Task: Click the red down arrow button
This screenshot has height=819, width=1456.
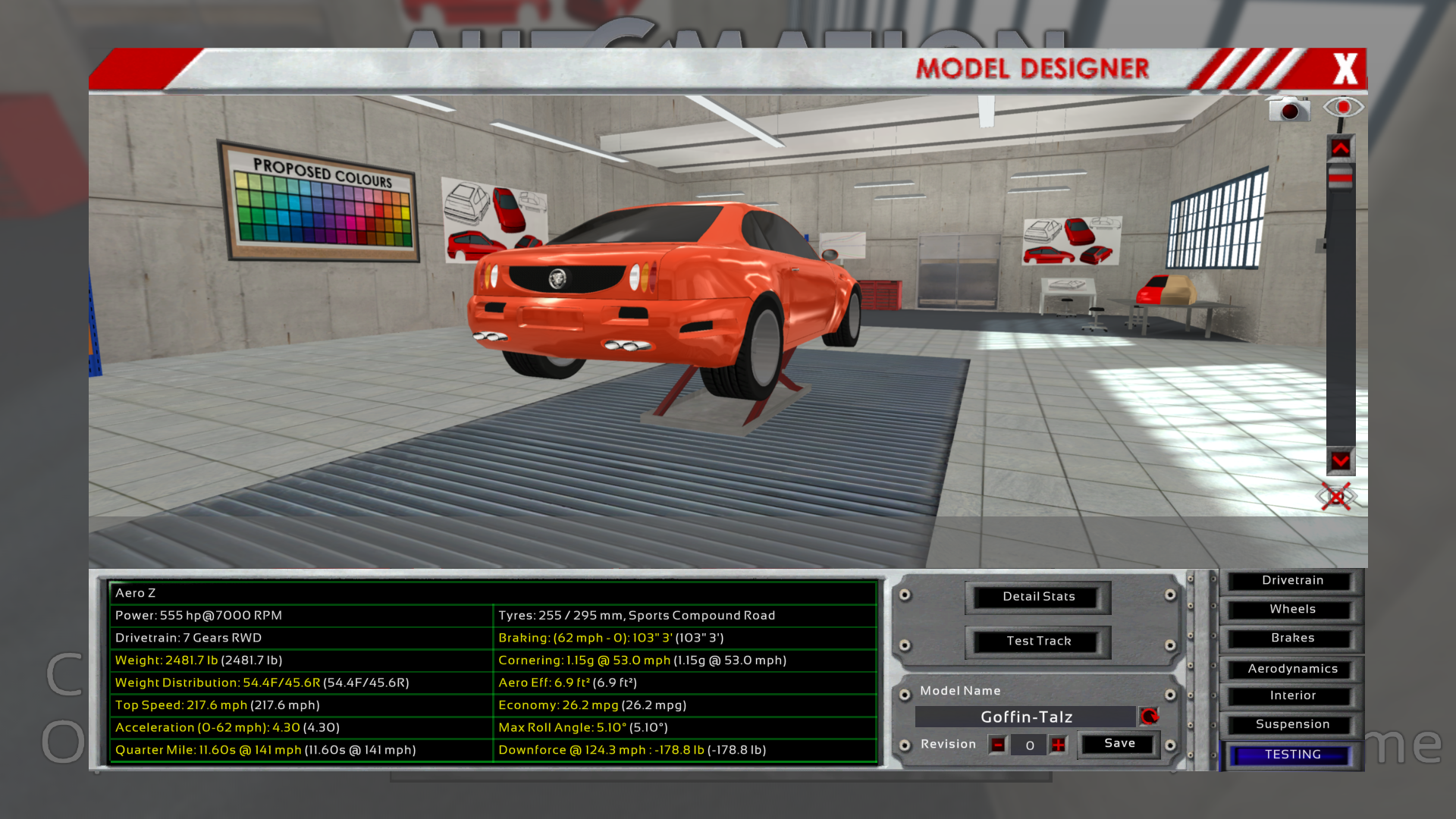Action: [1340, 461]
